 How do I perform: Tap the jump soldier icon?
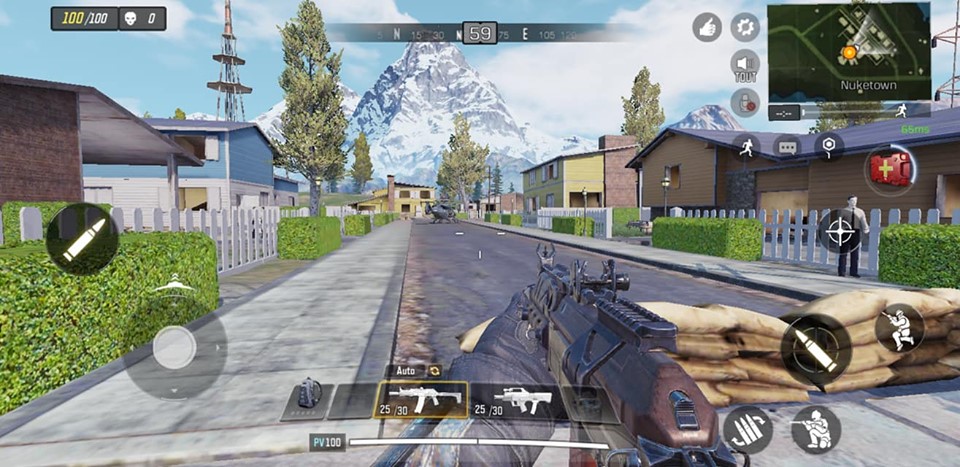[x=899, y=328]
